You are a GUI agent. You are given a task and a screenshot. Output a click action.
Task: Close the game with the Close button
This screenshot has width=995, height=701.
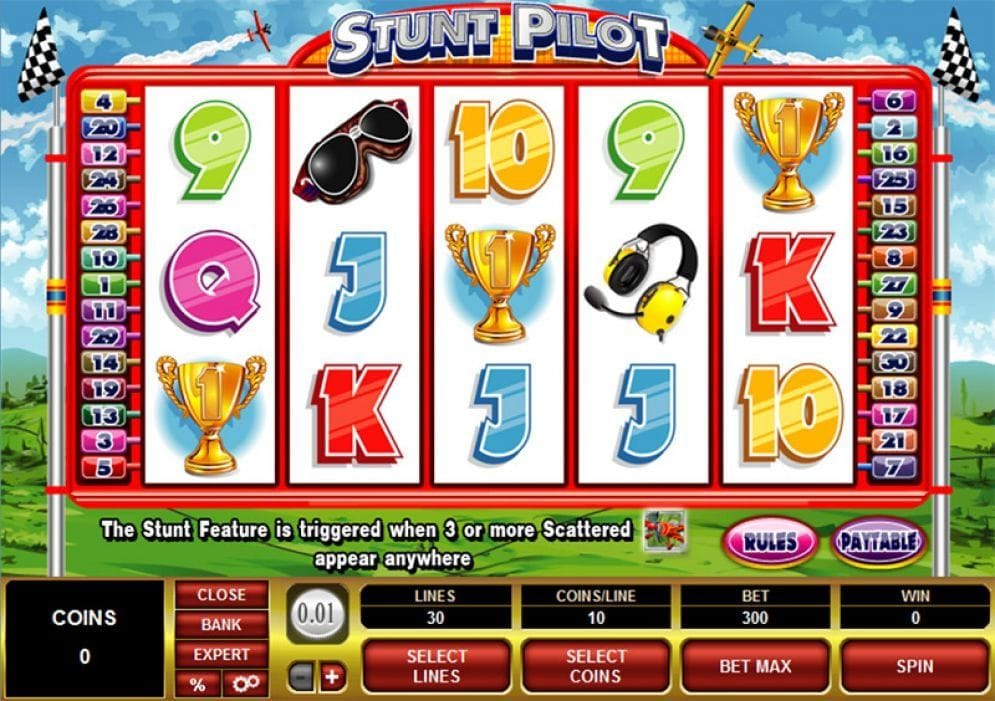coord(221,594)
